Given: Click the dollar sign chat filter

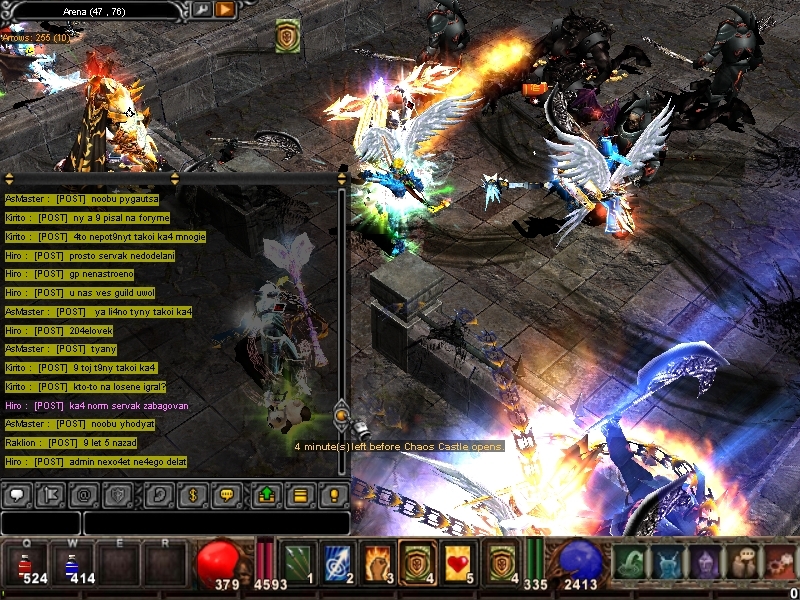Looking at the screenshot, I should (x=194, y=494).
